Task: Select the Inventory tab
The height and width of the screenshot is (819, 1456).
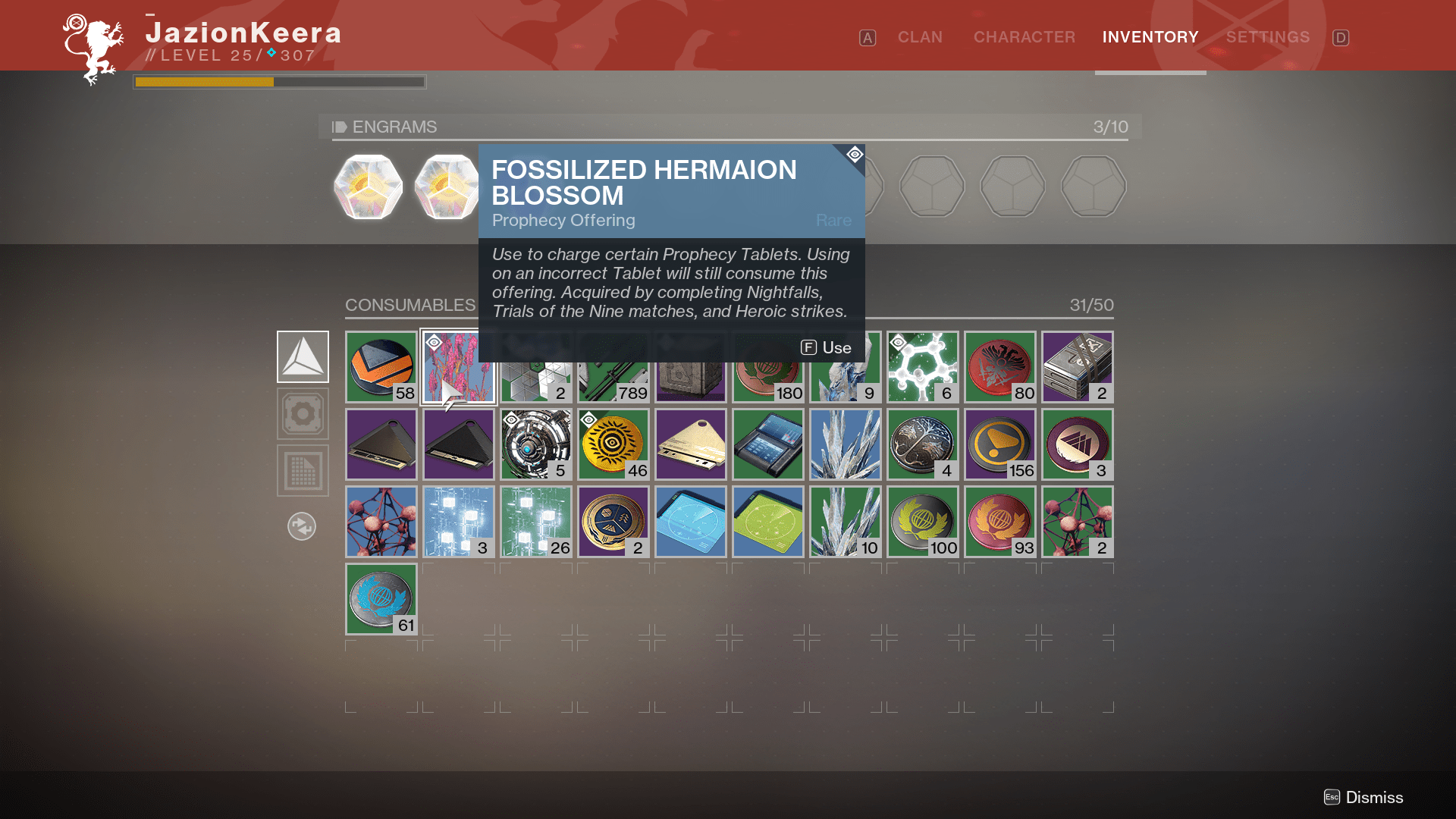Action: (x=1150, y=37)
